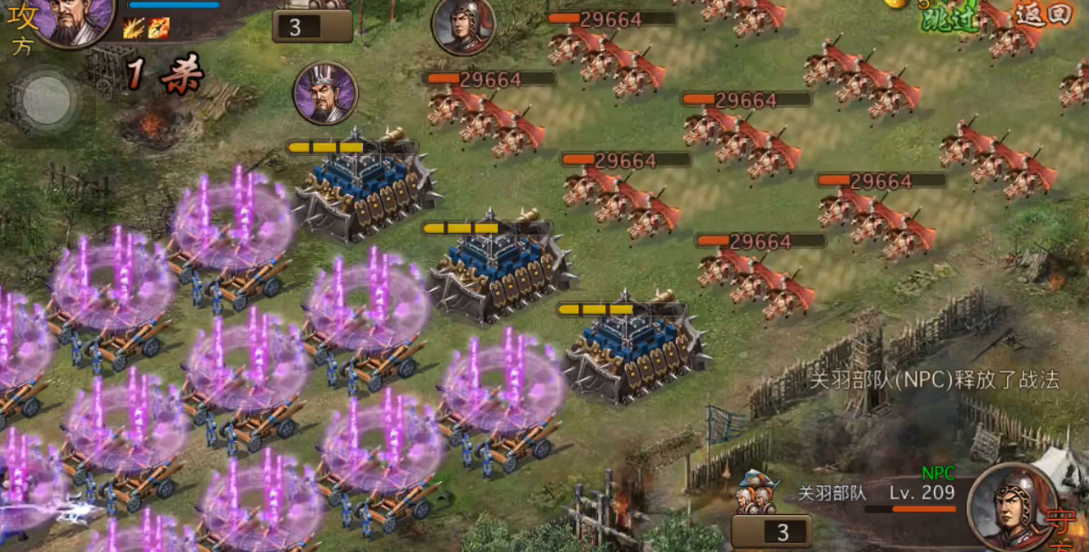Tap the virtual joystick control
Image resolution: width=1089 pixels, height=552 pixels.
(x=46, y=99)
